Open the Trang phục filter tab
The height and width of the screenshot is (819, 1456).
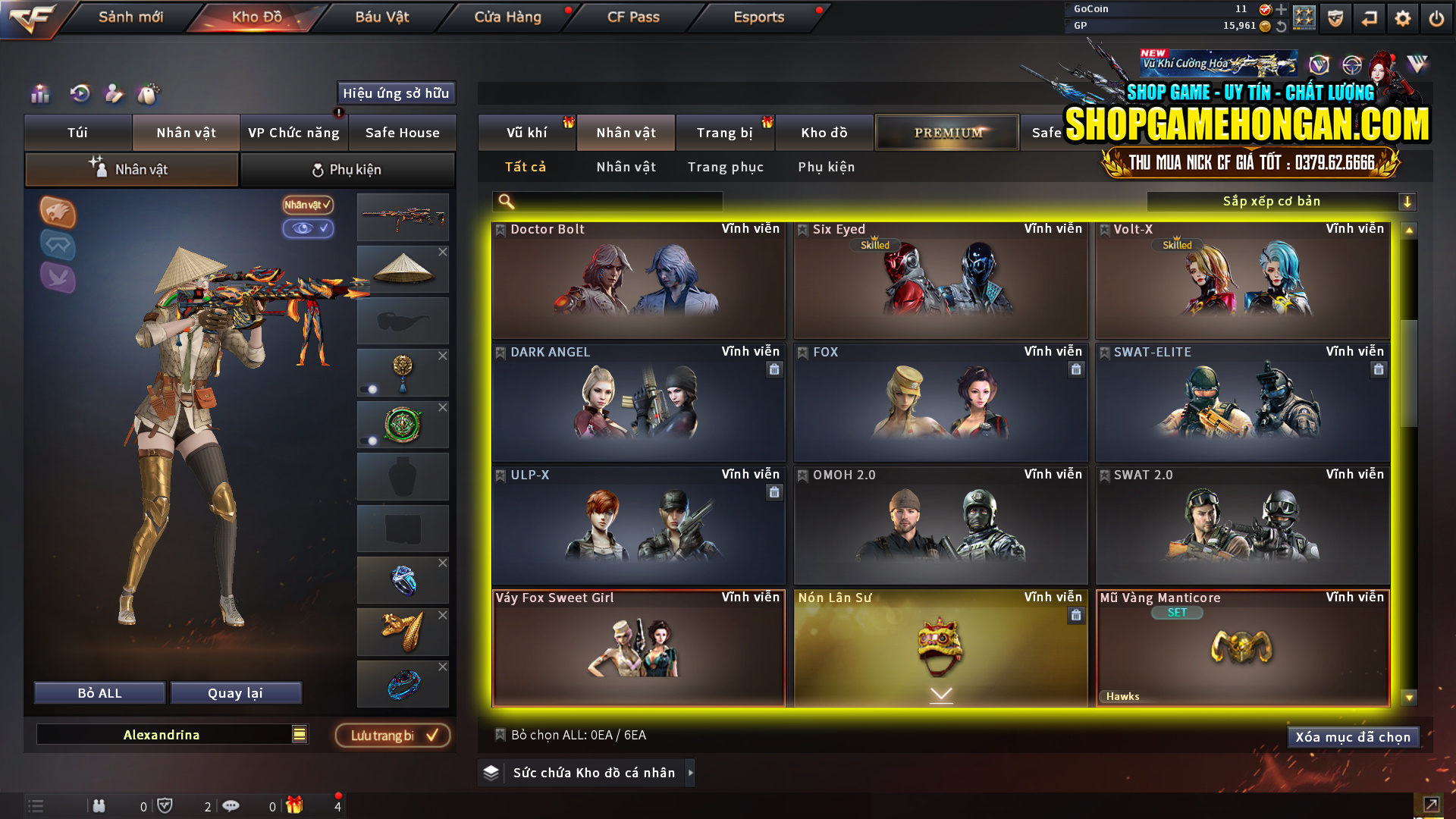[726, 167]
